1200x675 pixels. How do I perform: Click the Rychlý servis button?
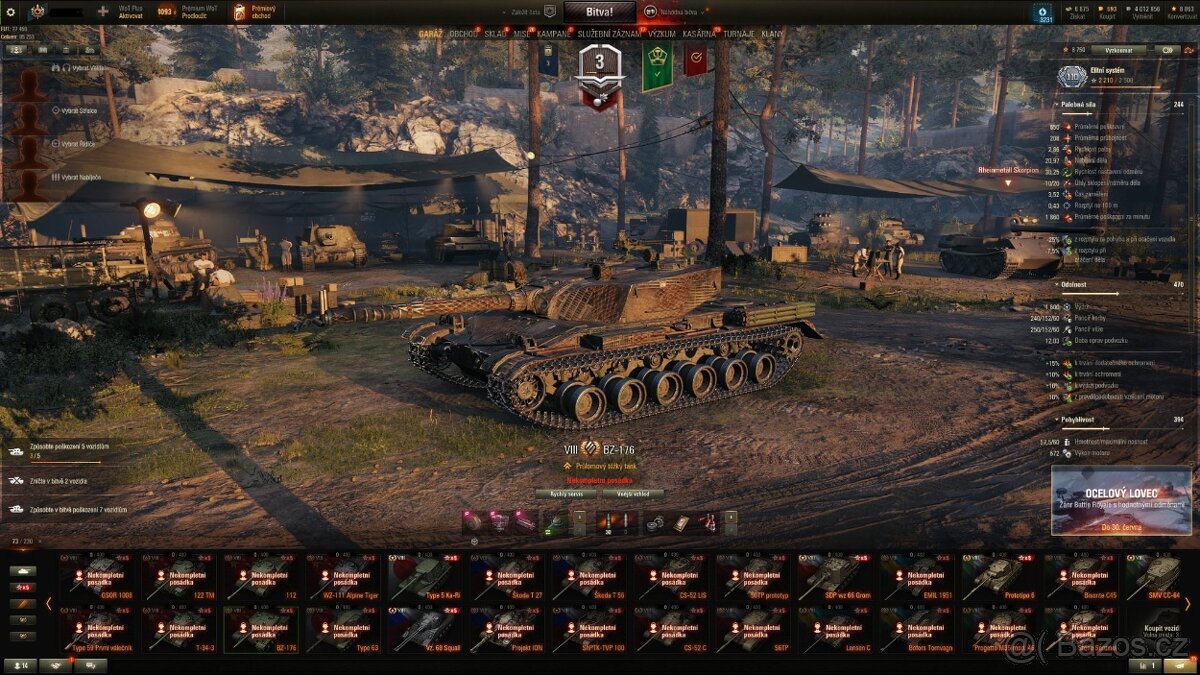[x=566, y=493]
